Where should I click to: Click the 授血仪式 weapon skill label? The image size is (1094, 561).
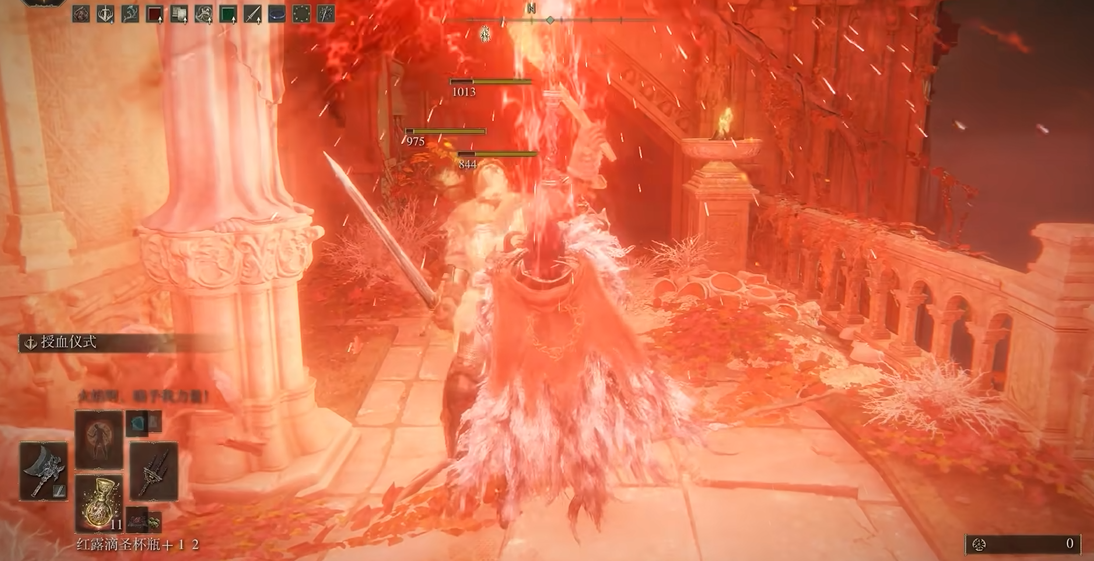pos(69,342)
